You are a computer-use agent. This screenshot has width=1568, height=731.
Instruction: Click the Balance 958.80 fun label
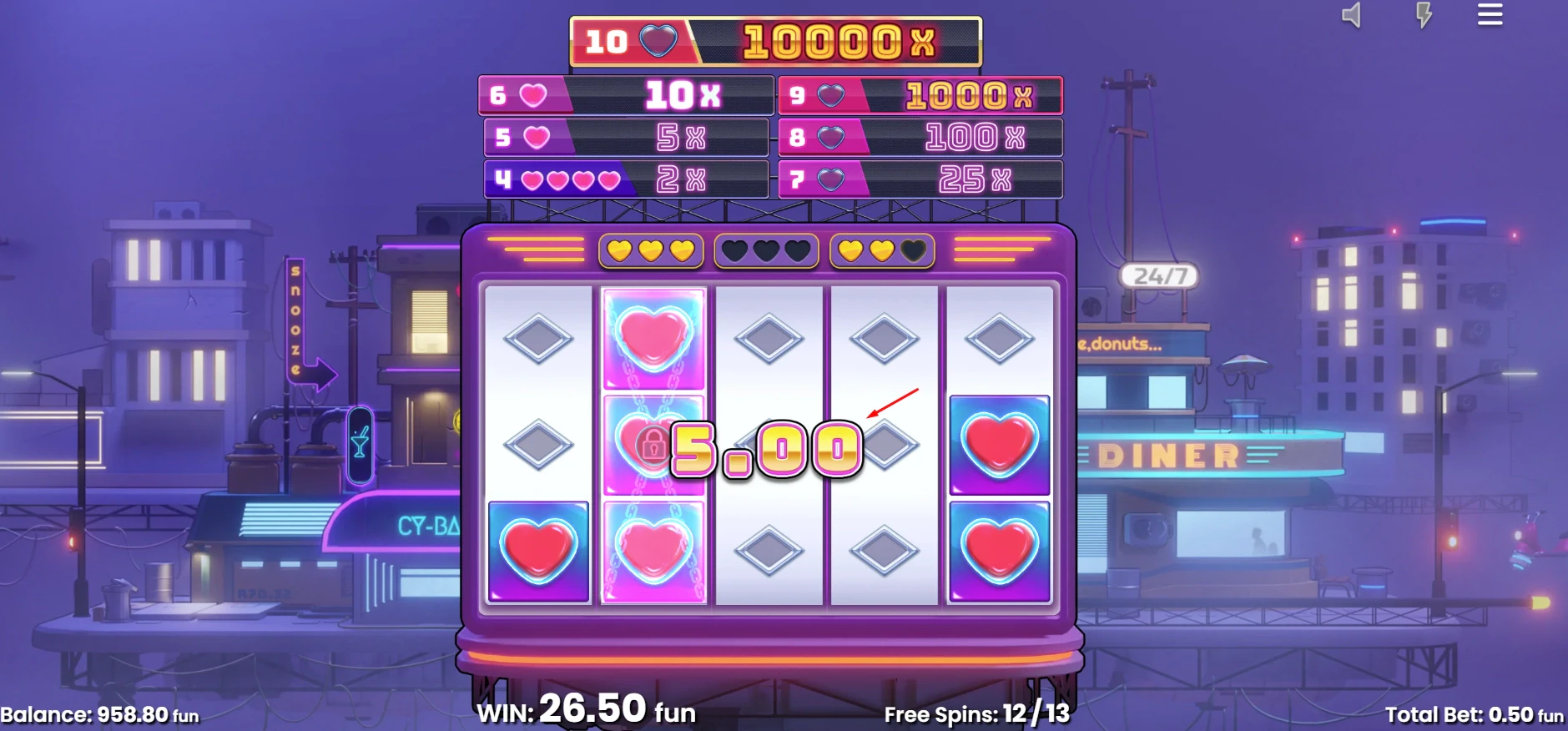click(98, 714)
